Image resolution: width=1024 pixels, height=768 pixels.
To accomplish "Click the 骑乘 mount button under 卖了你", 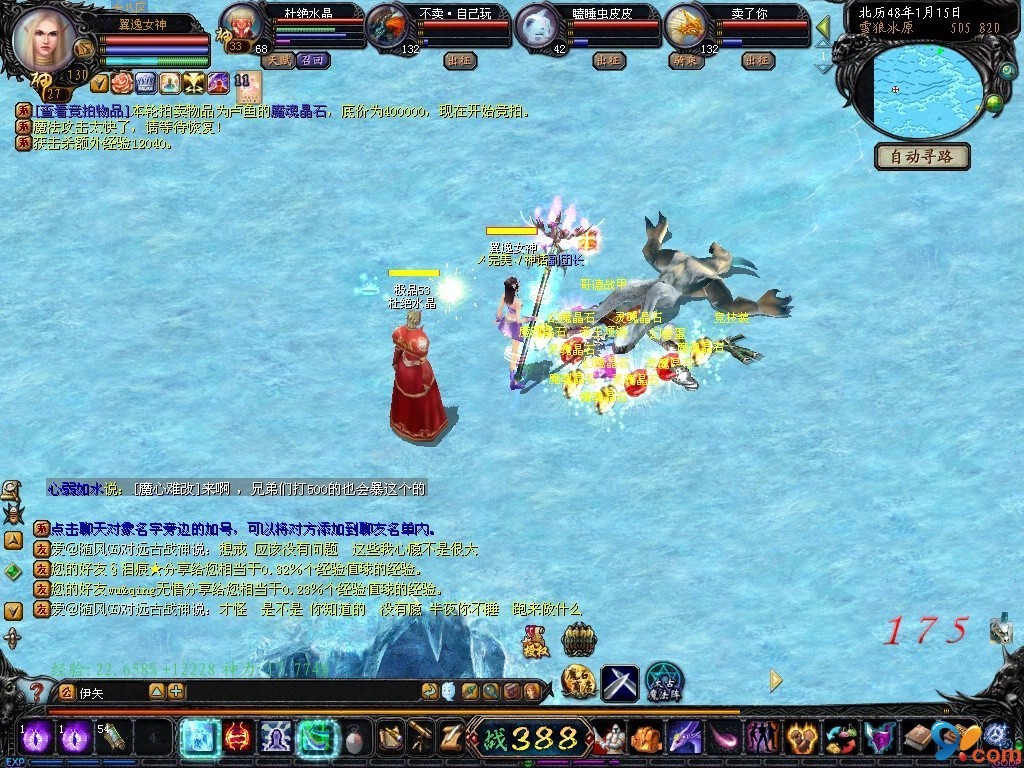I will pyautogui.click(x=684, y=60).
